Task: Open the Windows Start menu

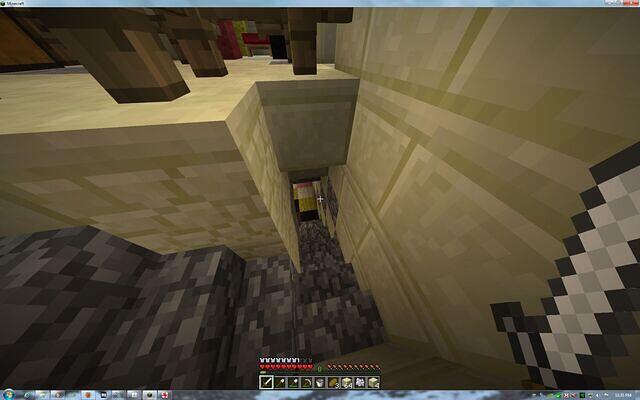Action: click(x=6, y=395)
